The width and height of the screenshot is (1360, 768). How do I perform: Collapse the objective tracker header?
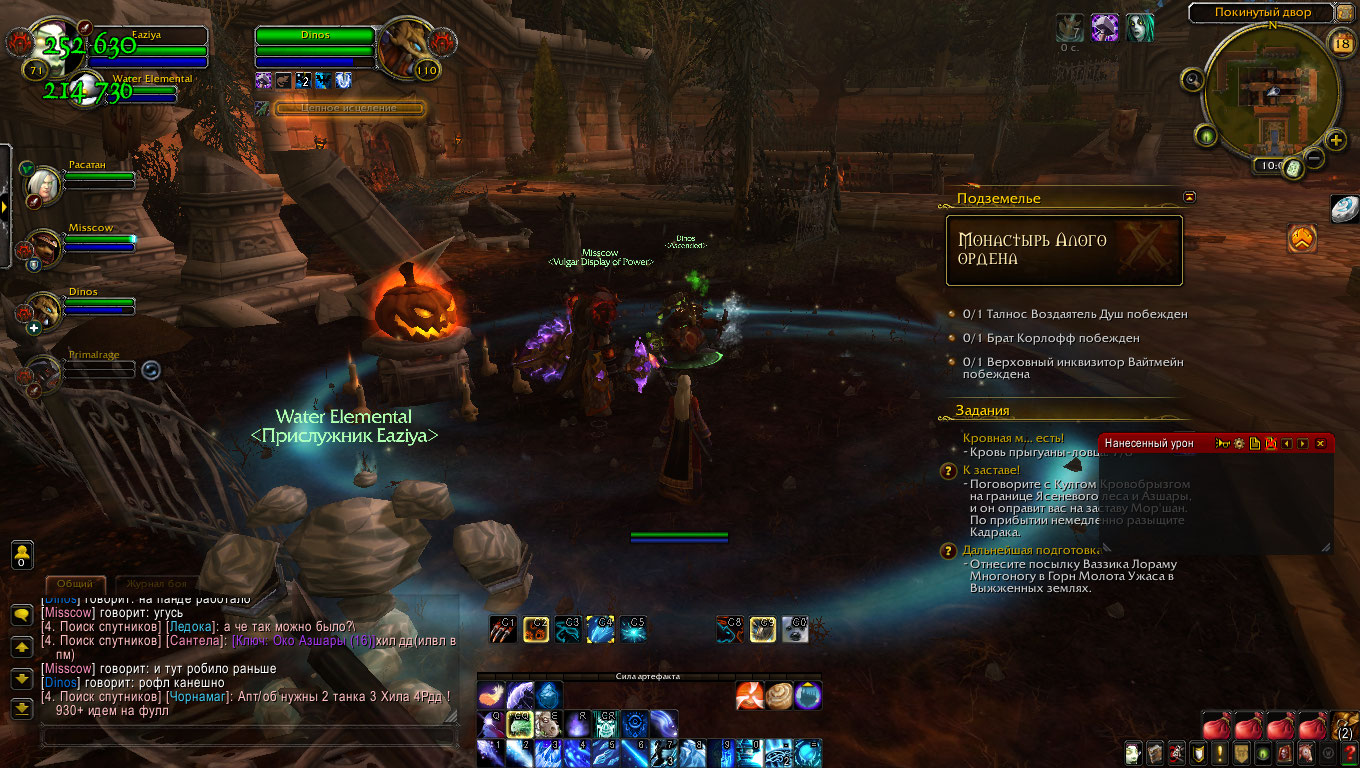click(x=1189, y=198)
